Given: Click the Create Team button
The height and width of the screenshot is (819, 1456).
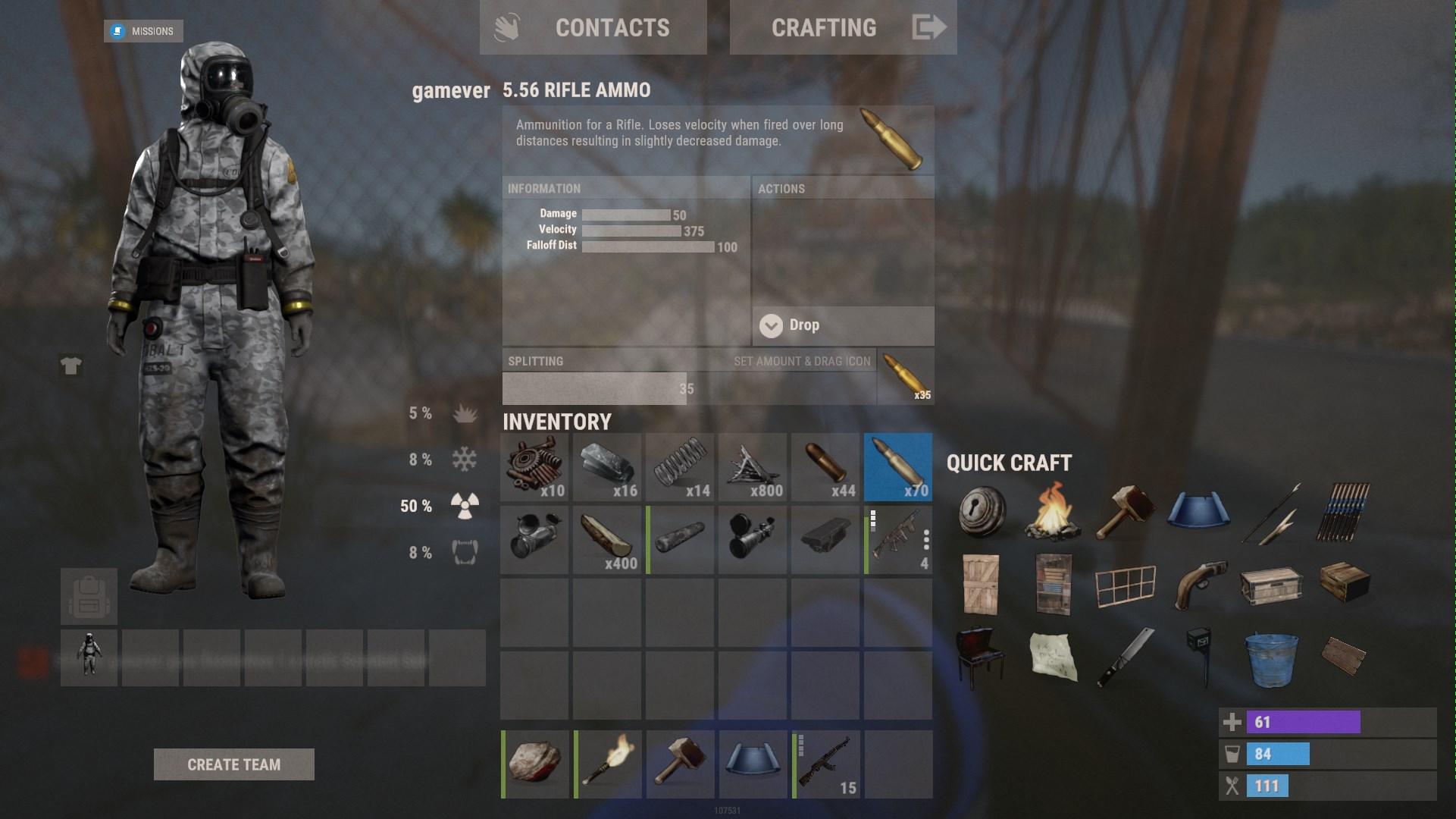Looking at the screenshot, I should point(233,764).
